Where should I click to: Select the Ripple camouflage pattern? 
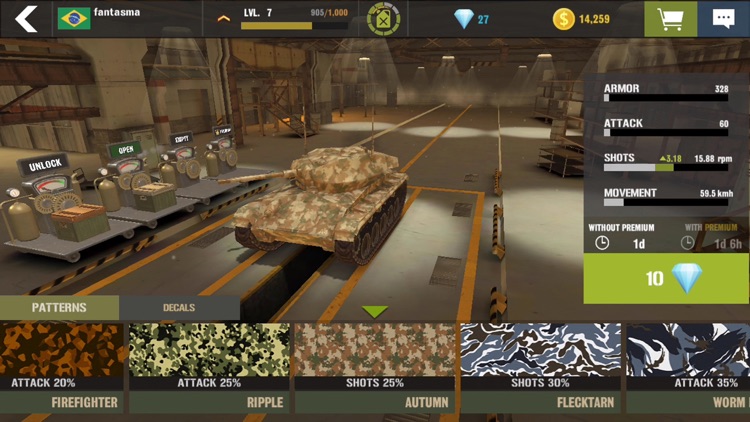(209, 366)
